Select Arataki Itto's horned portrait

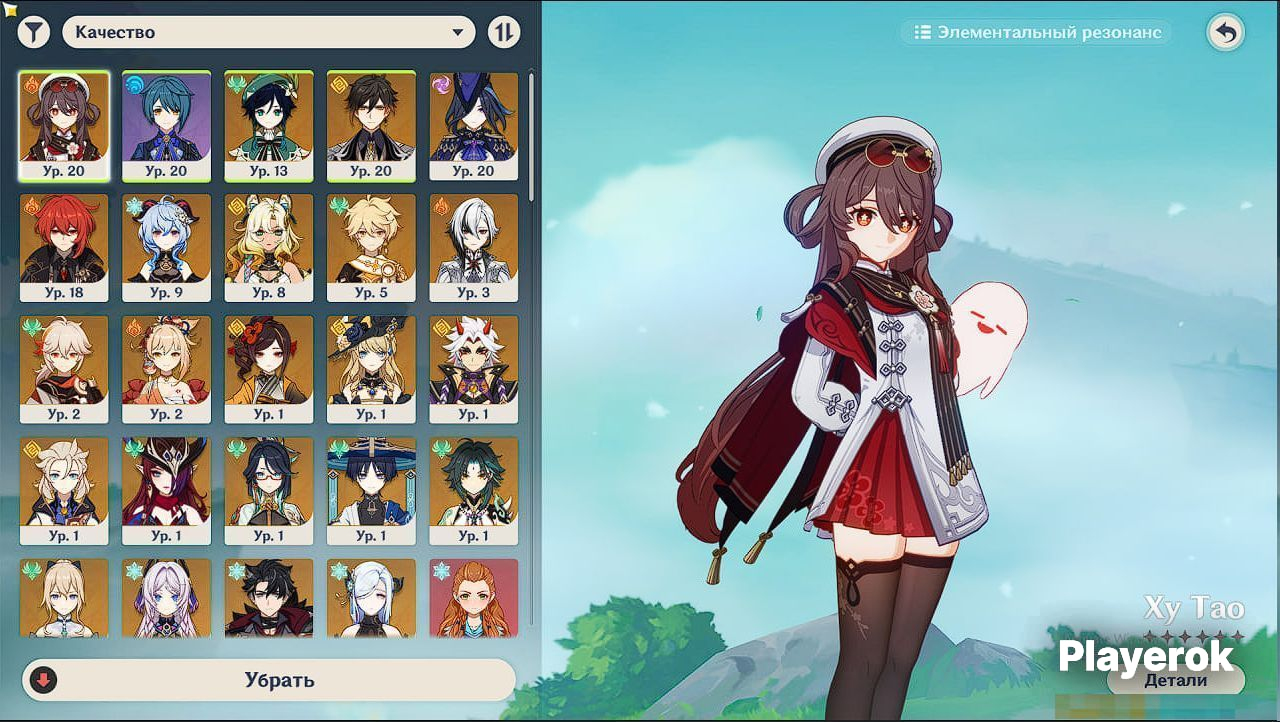point(473,369)
